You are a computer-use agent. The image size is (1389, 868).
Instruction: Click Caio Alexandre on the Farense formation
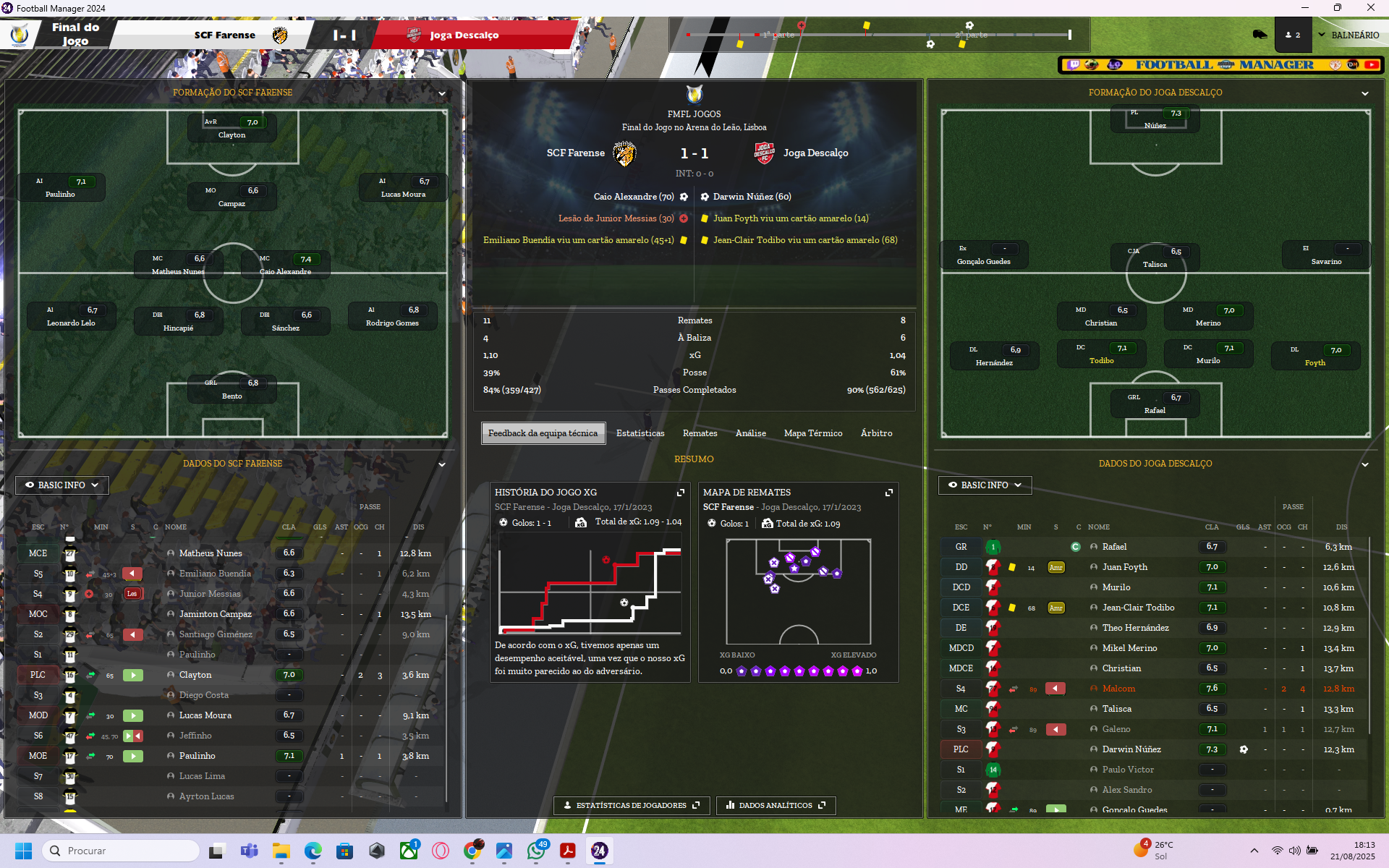click(x=286, y=265)
